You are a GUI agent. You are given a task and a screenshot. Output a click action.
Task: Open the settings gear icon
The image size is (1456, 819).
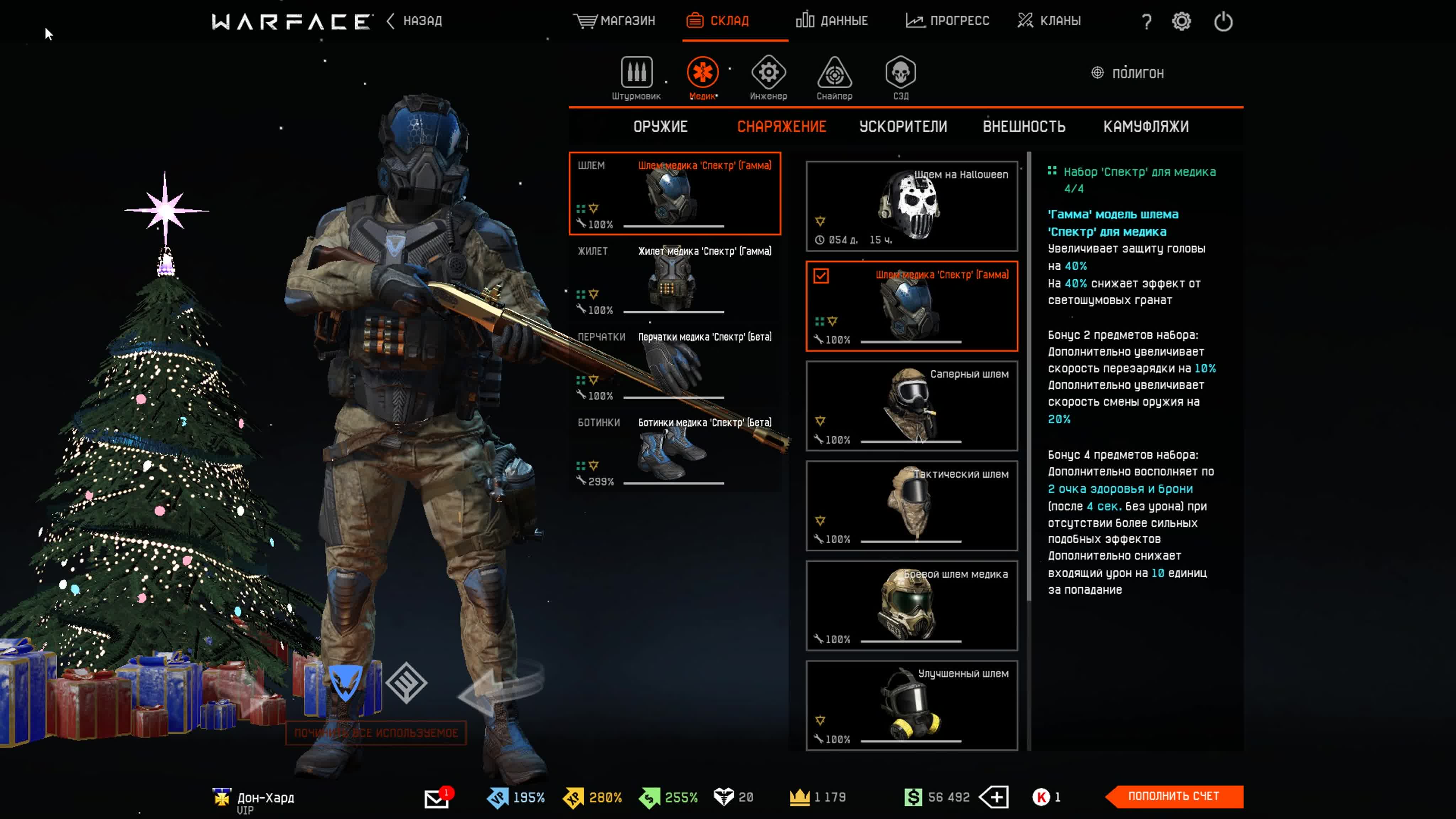point(1181,21)
